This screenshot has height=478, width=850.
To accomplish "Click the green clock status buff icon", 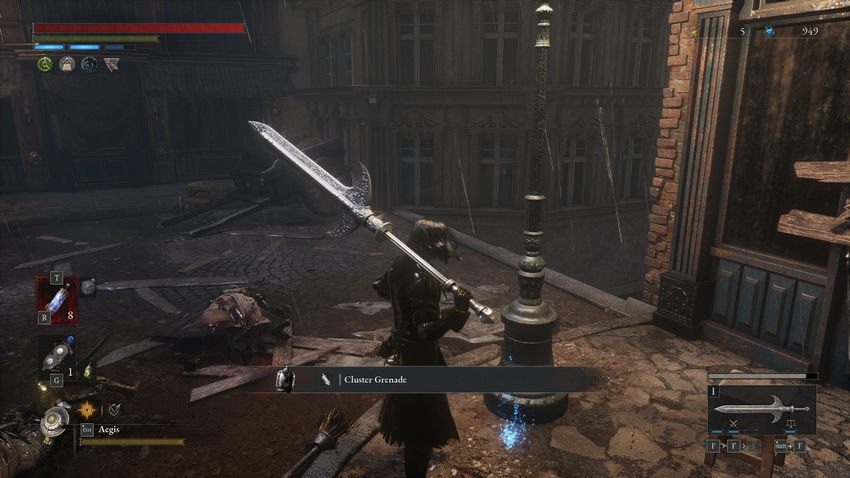I will pos(45,64).
